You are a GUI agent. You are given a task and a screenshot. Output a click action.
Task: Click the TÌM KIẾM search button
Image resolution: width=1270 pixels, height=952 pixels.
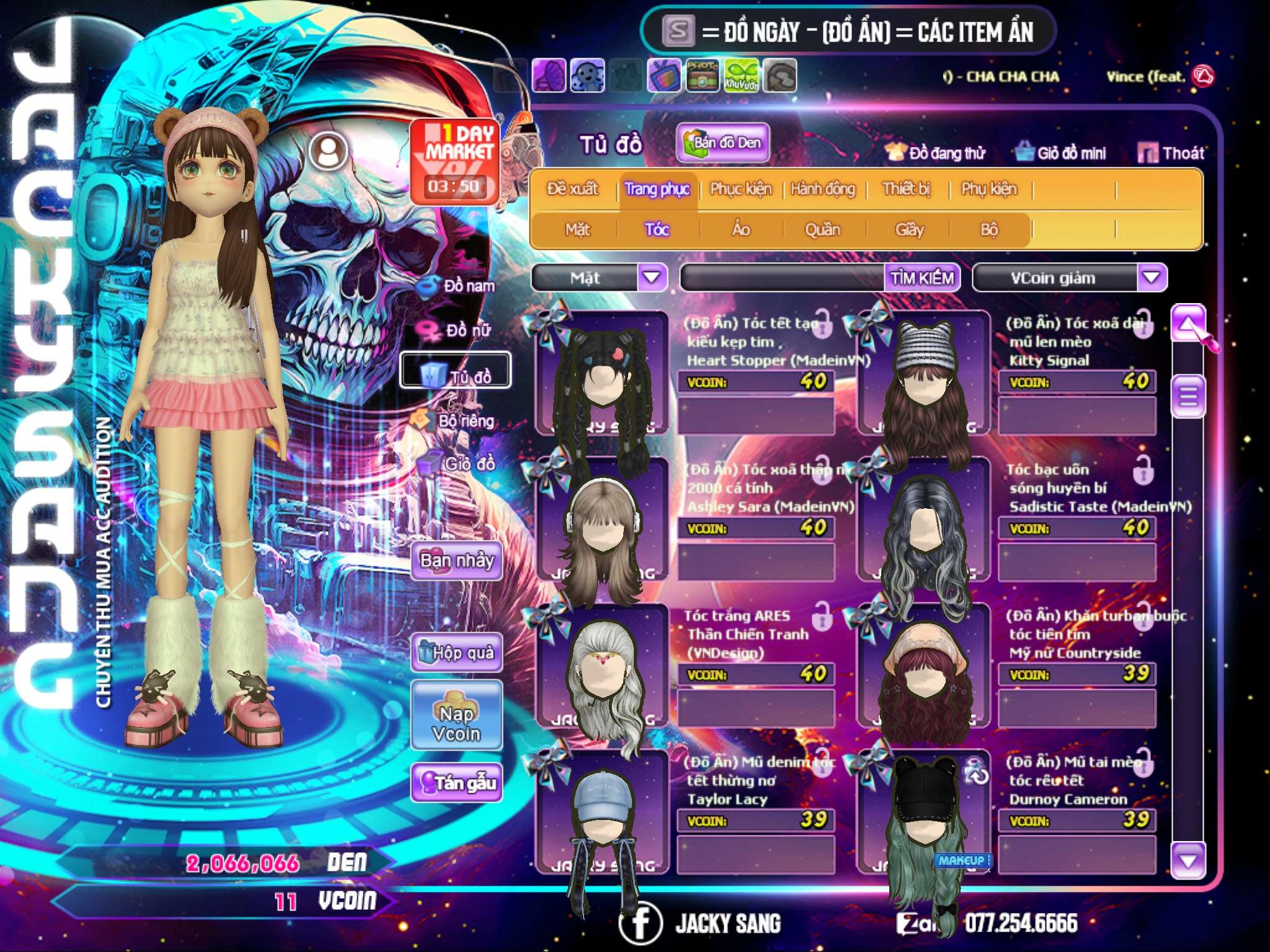click(x=922, y=278)
